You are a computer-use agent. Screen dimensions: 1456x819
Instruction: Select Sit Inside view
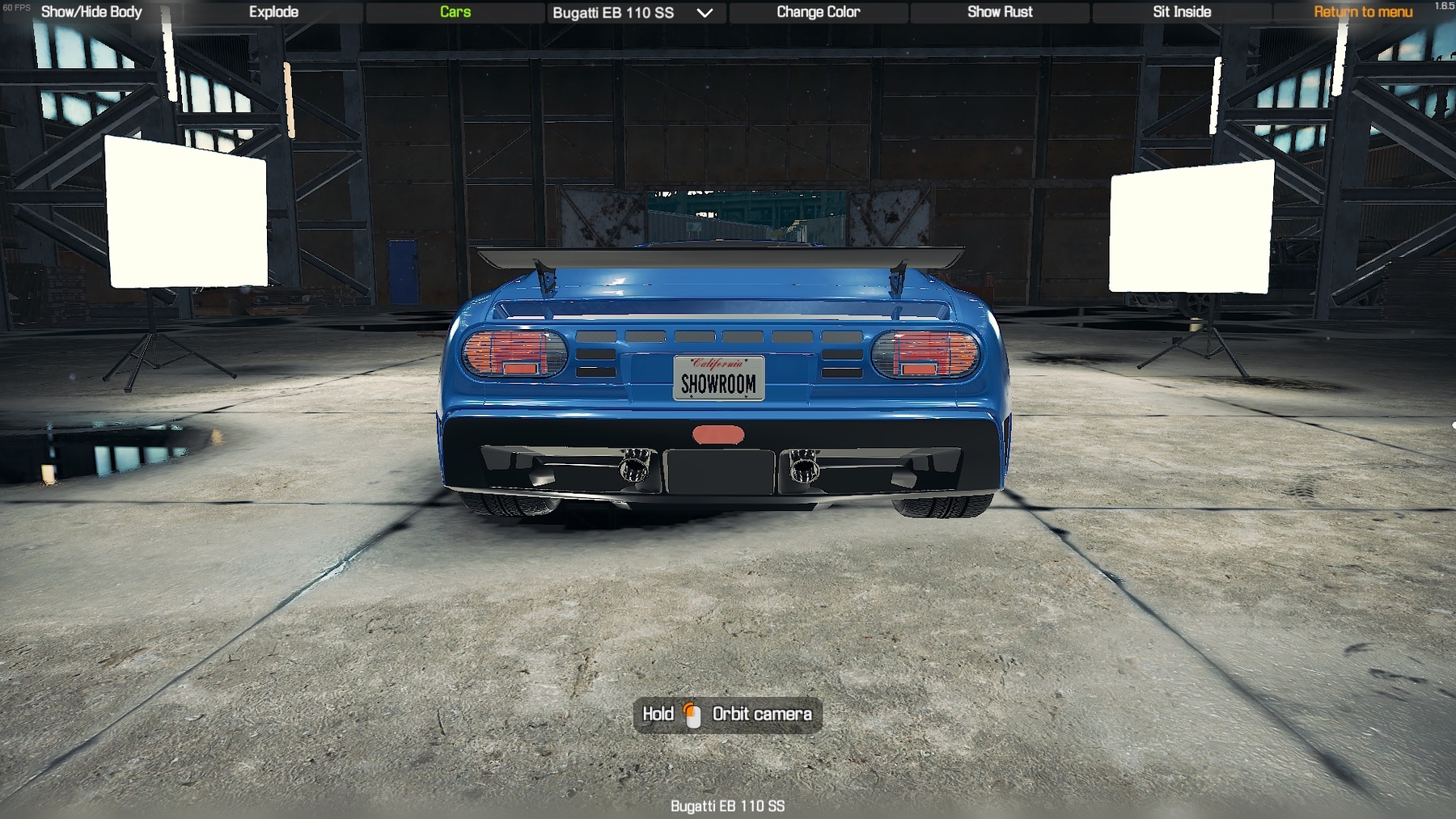click(1182, 12)
